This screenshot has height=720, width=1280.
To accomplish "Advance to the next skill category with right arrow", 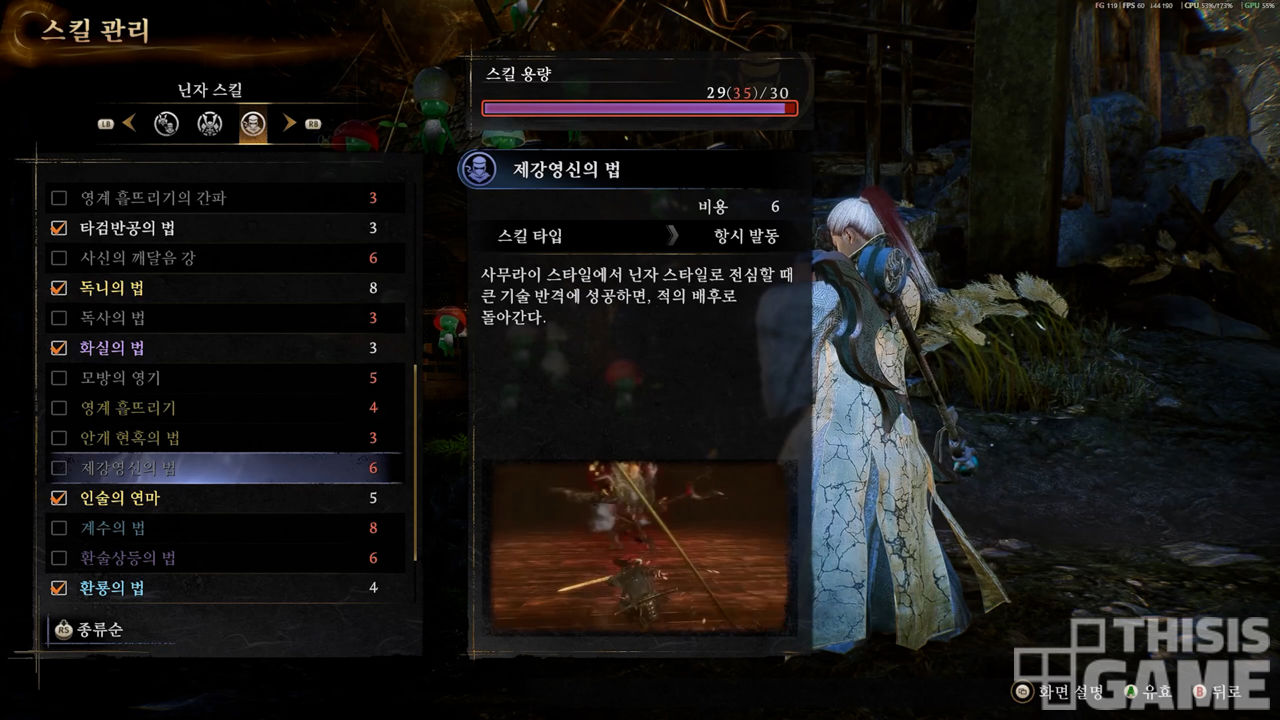I will point(290,124).
